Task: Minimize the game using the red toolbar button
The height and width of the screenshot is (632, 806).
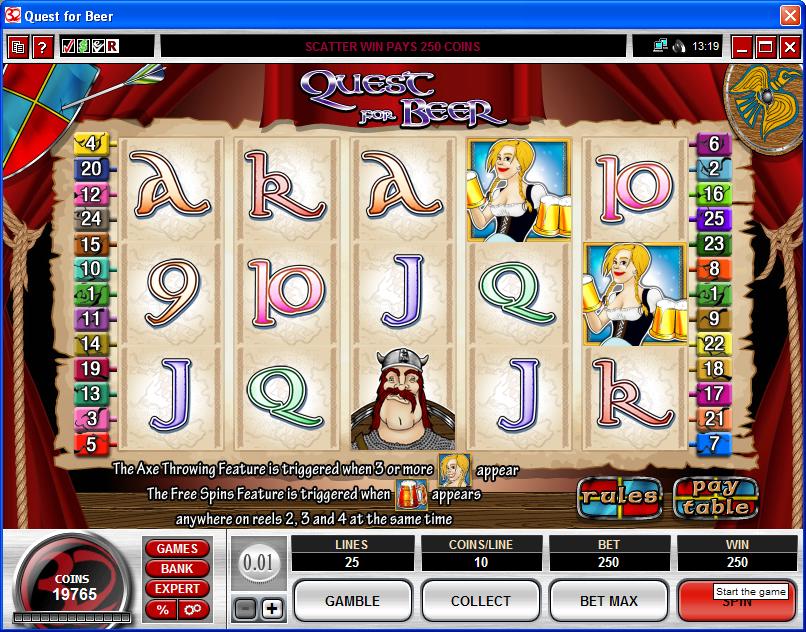Action: pyautogui.click(x=741, y=46)
